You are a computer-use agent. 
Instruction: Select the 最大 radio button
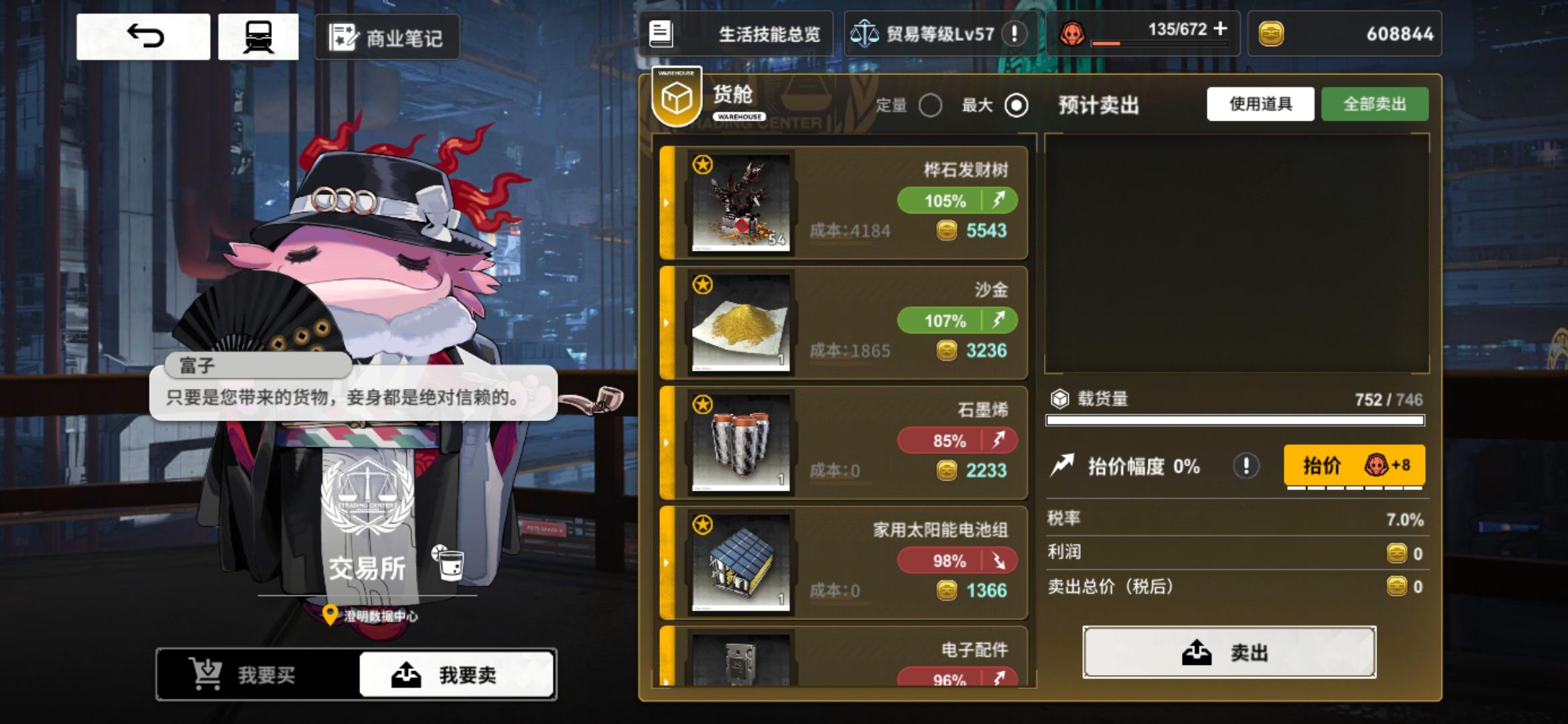tap(1016, 106)
